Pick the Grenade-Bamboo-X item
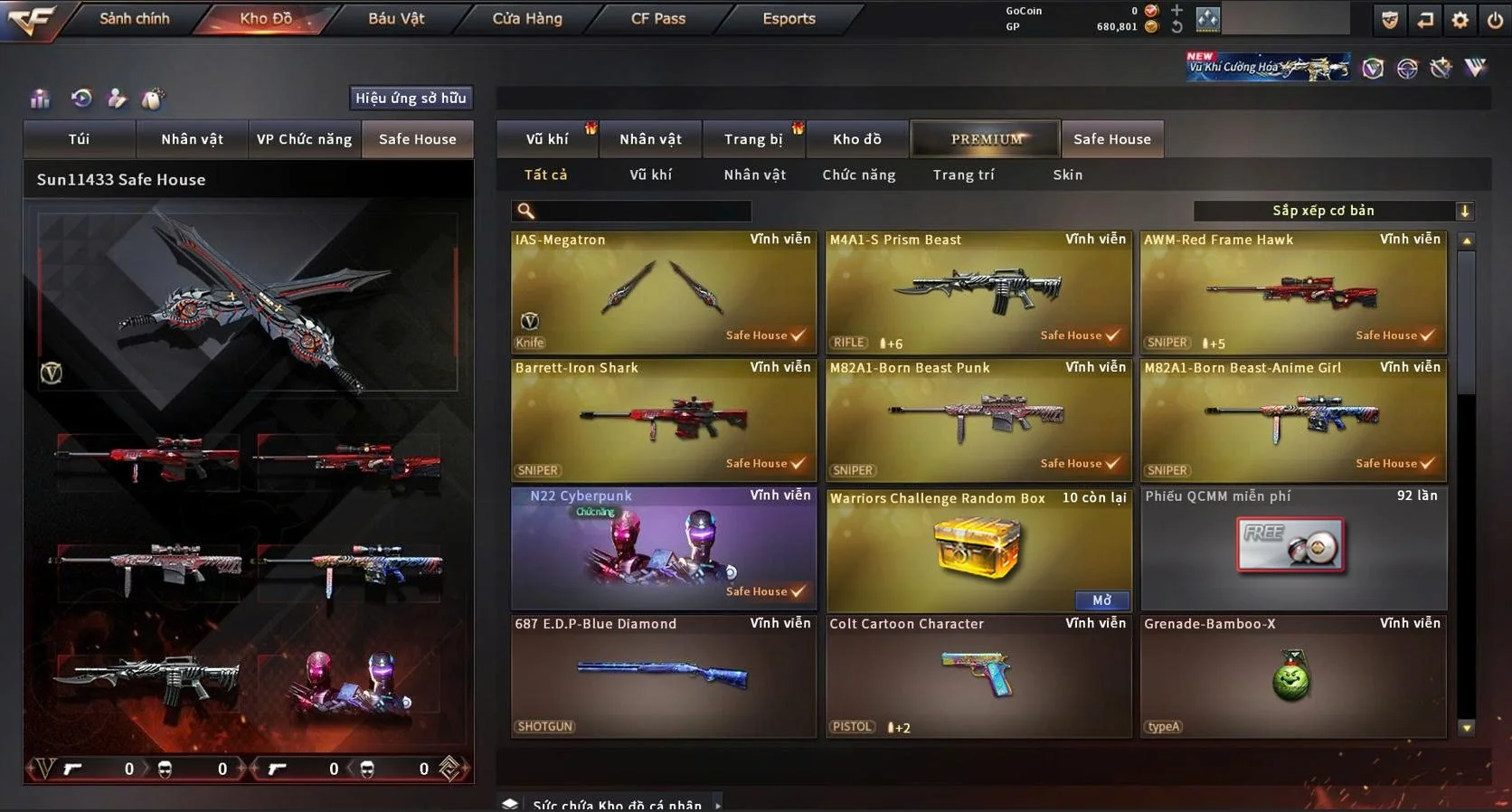This screenshot has height=812, width=1512. [1292, 675]
